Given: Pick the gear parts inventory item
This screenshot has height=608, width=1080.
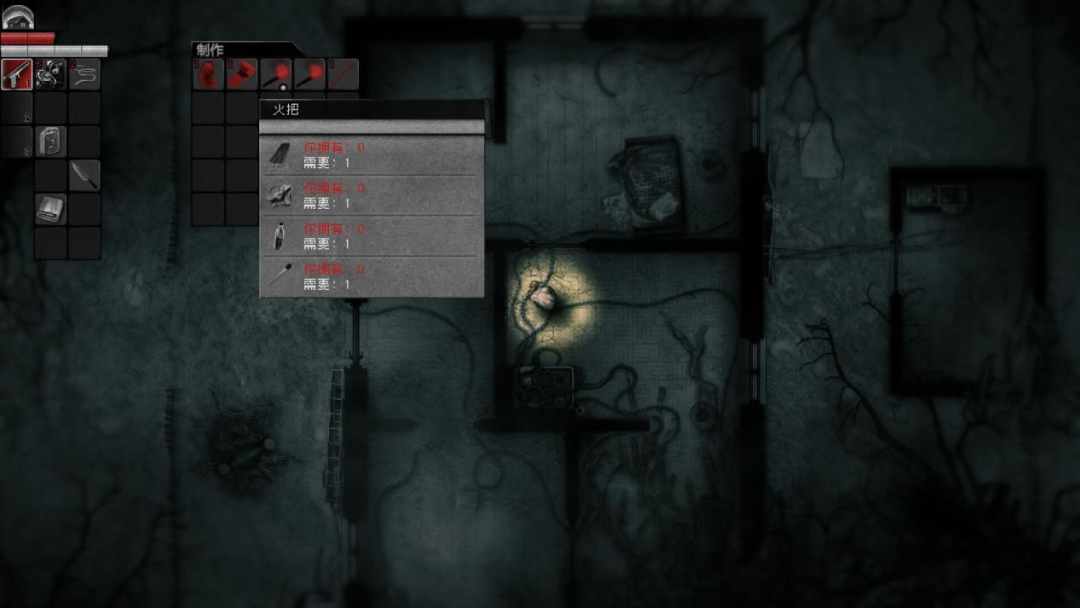Looking at the screenshot, I should pos(50,74).
